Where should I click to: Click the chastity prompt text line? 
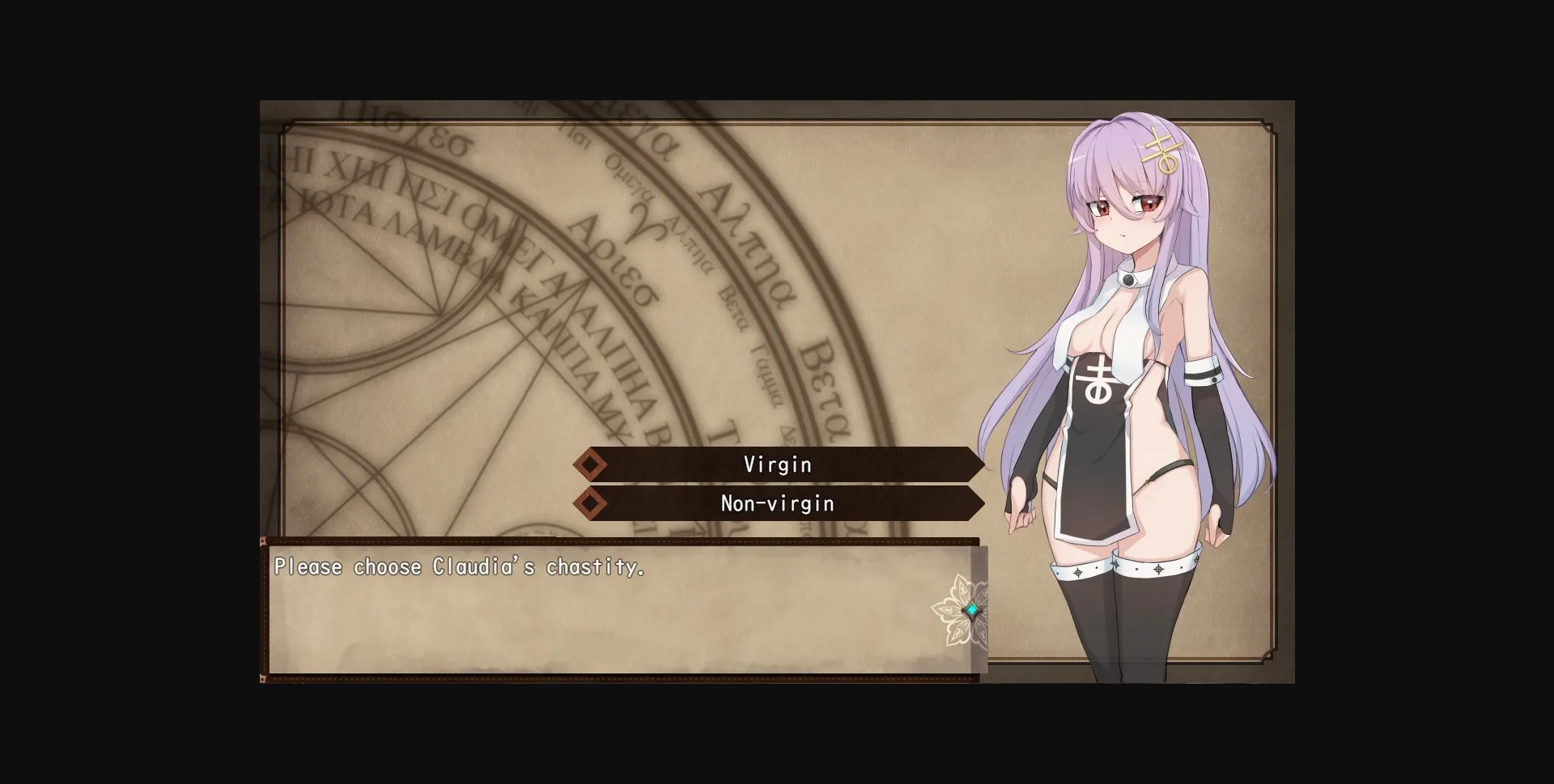460,566
